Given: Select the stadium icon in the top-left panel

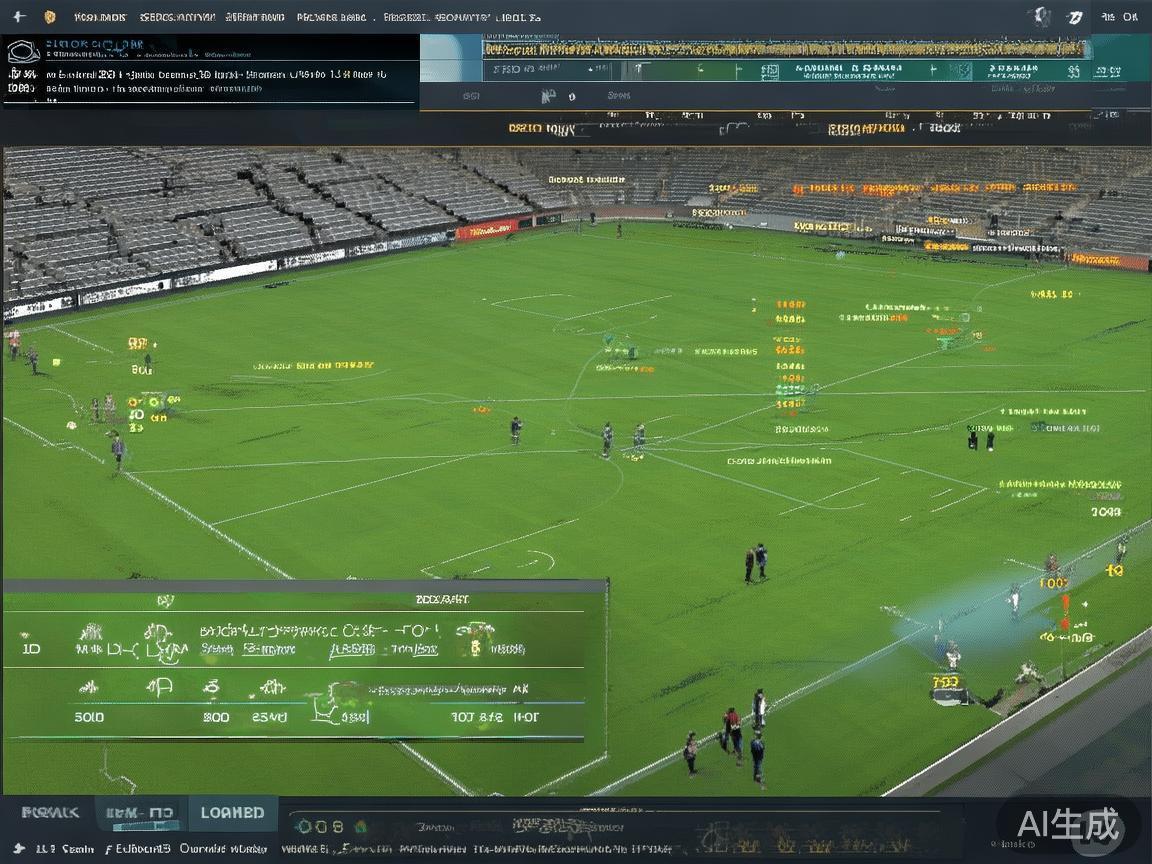Looking at the screenshot, I should pos(22,52).
